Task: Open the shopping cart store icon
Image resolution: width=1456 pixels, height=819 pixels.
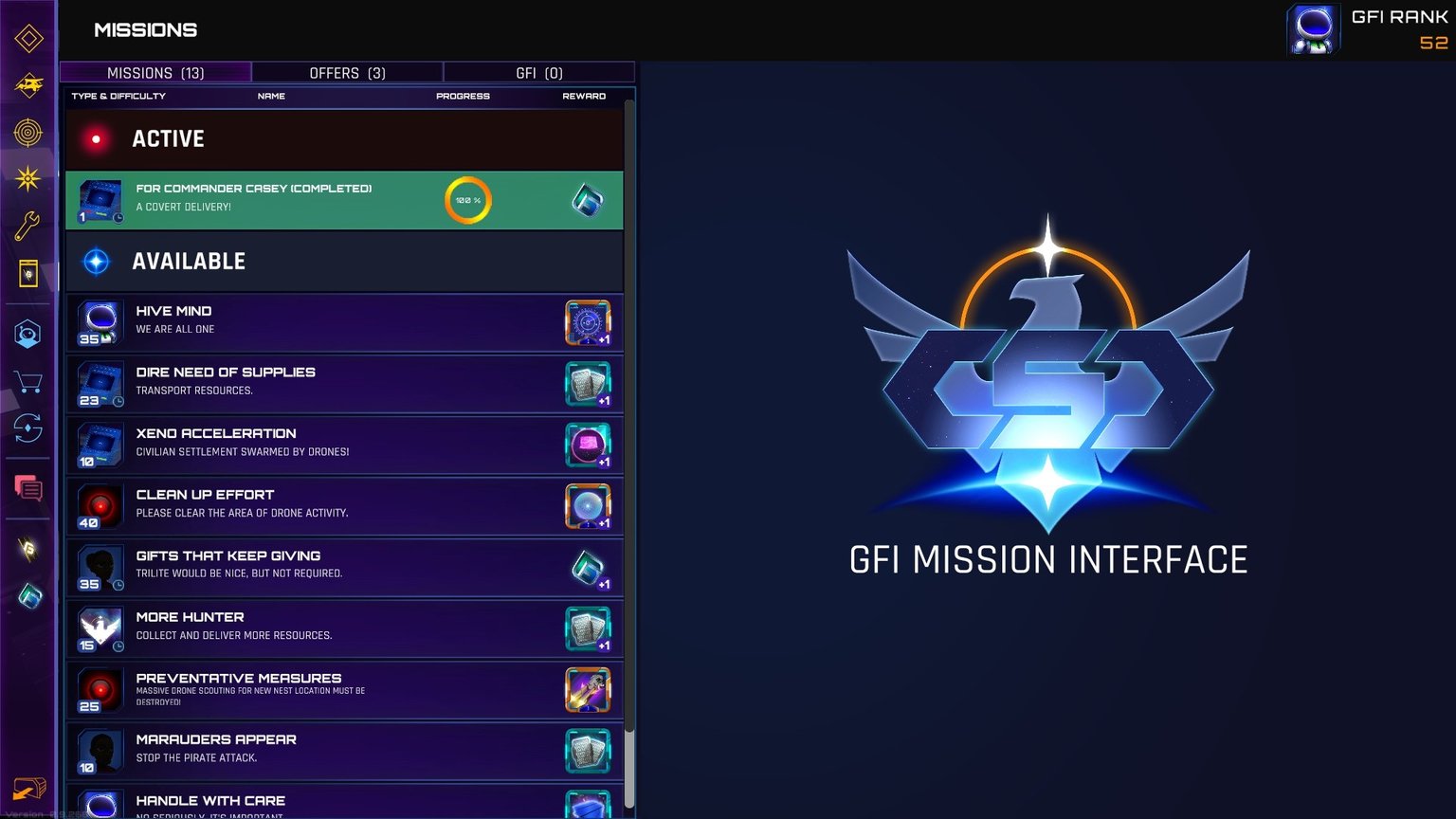Action: click(x=28, y=382)
